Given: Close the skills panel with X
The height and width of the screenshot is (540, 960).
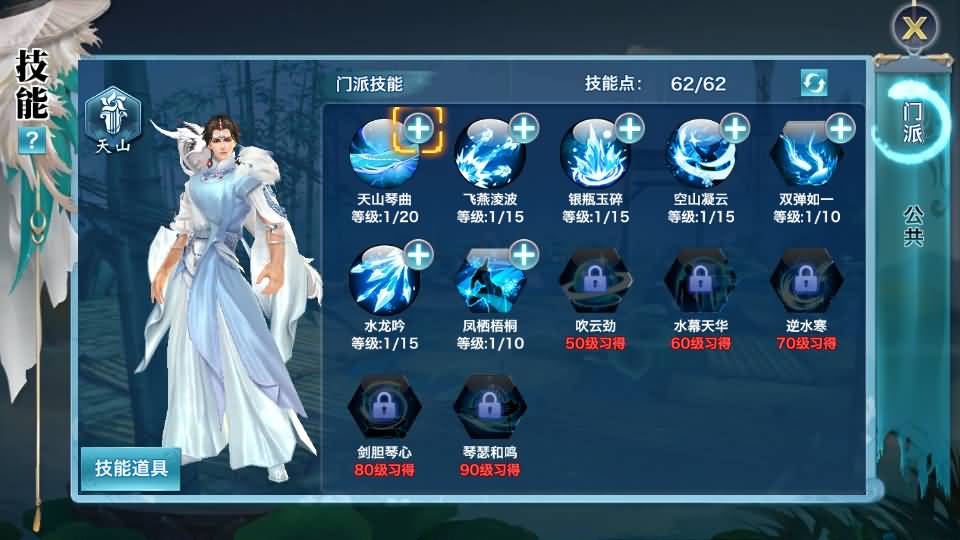Looking at the screenshot, I should tap(914, 27).
